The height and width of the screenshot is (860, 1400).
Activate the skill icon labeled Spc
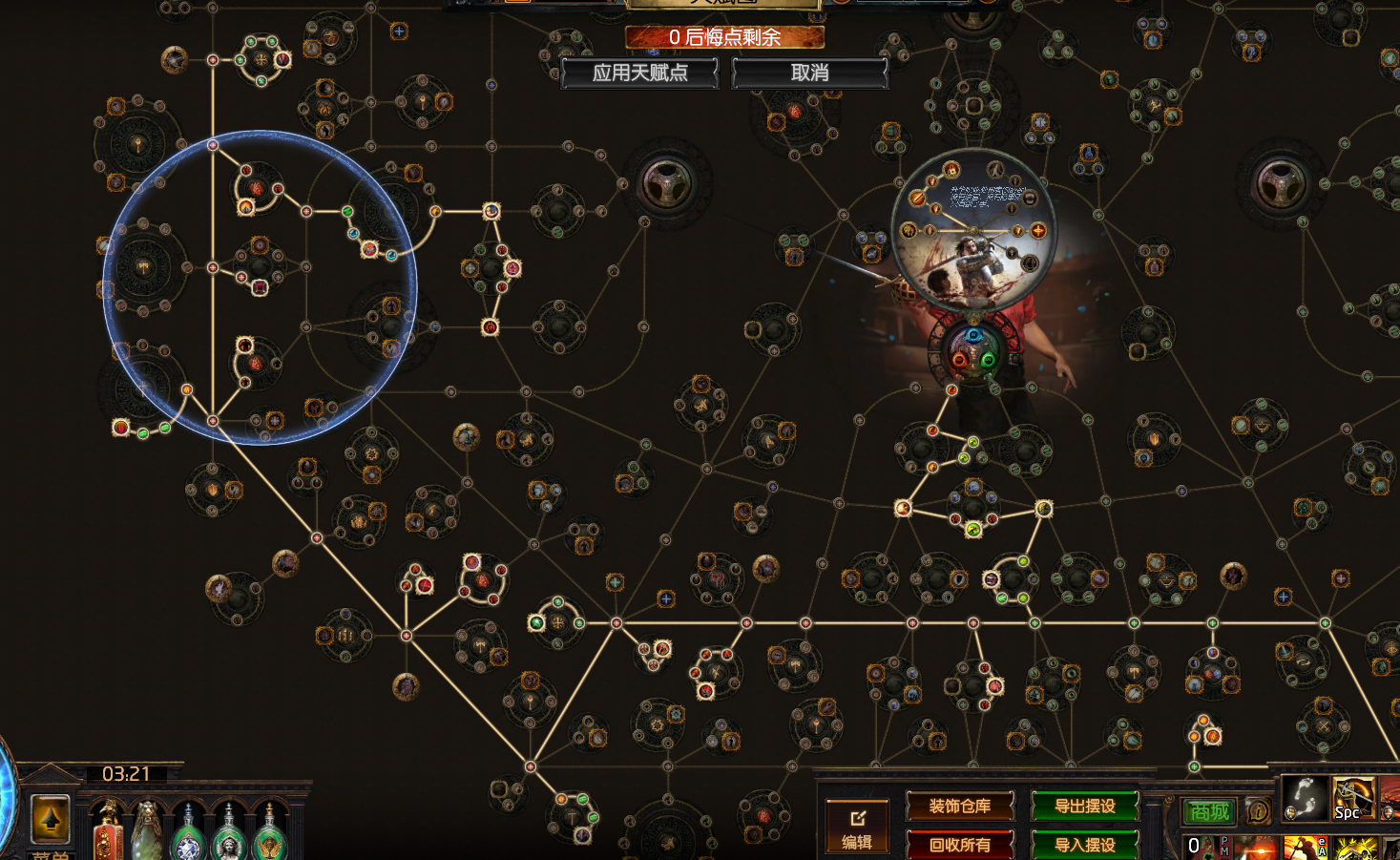coord(1352,798)
